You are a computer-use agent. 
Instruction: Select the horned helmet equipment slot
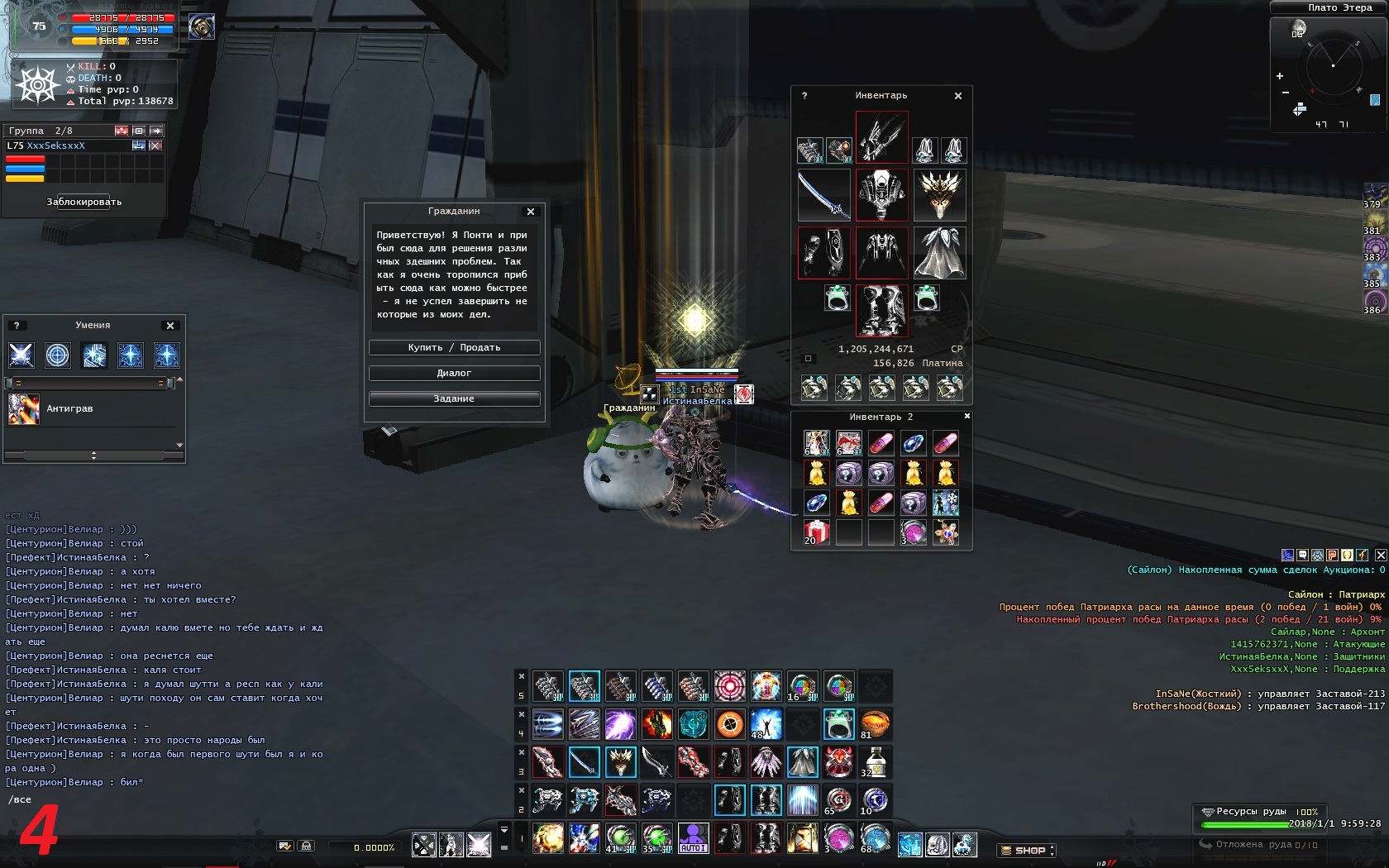click(939, 195)
